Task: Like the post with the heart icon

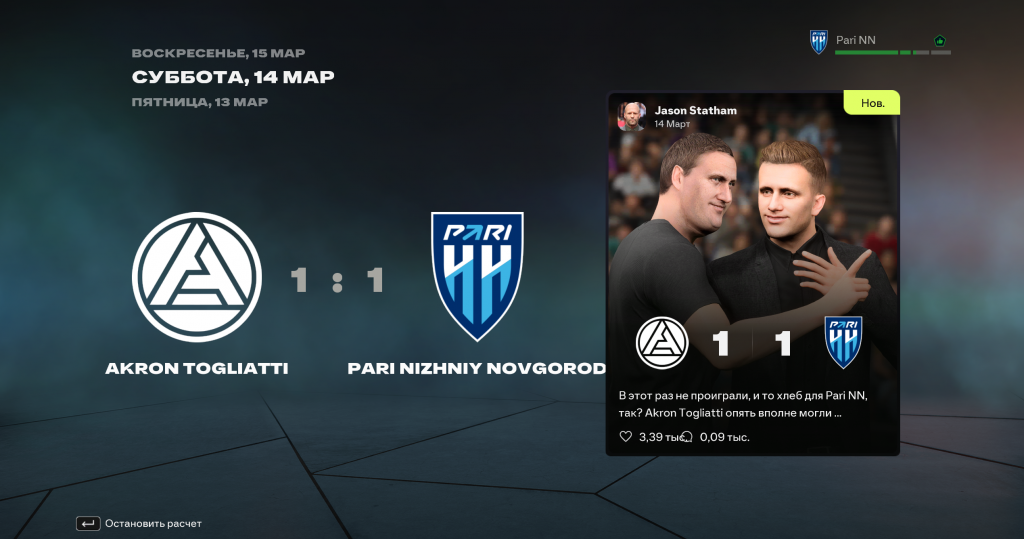Action: click(626, 437)
